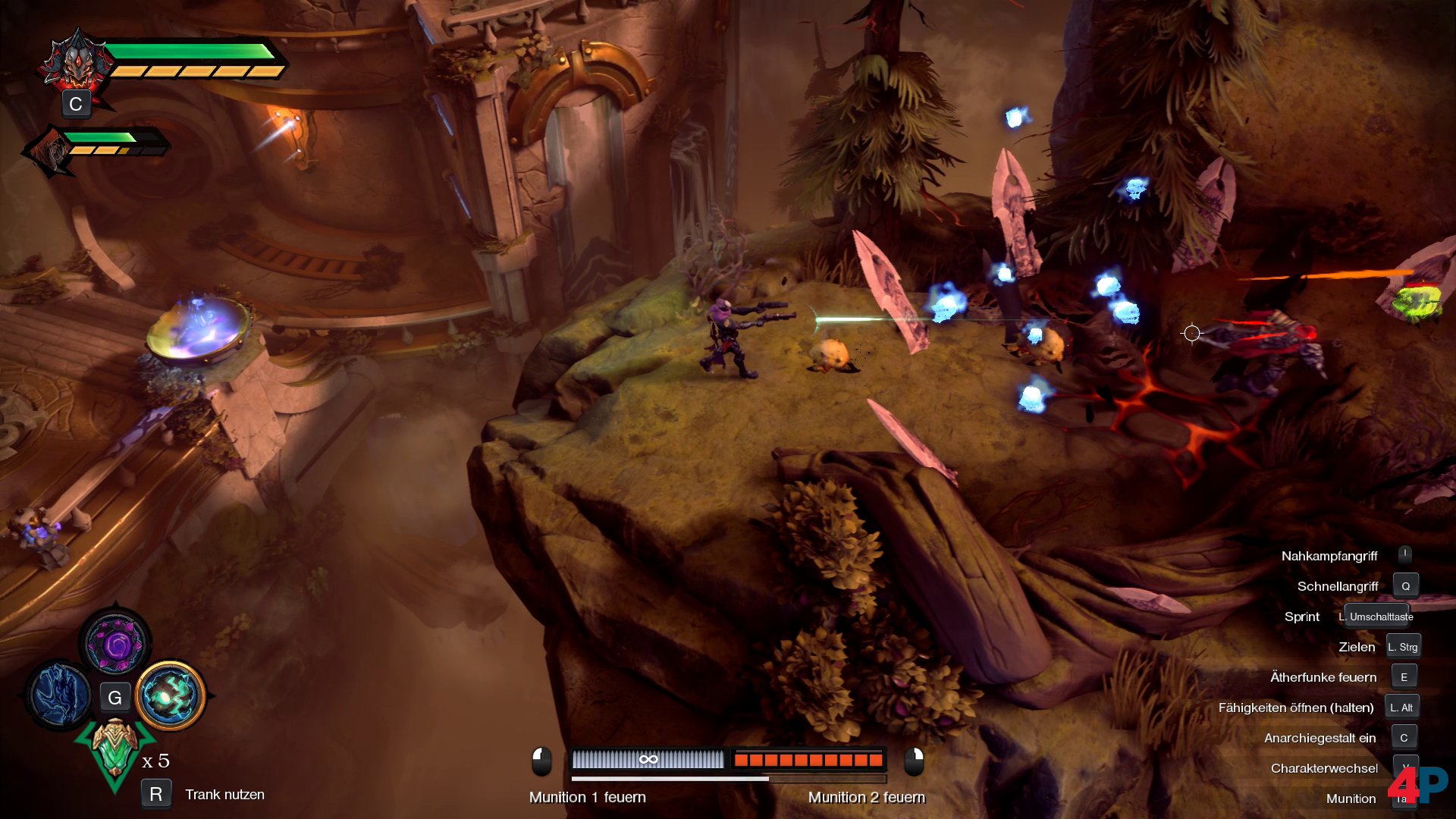Select the orange secondary ammo slot

point(808,759)
